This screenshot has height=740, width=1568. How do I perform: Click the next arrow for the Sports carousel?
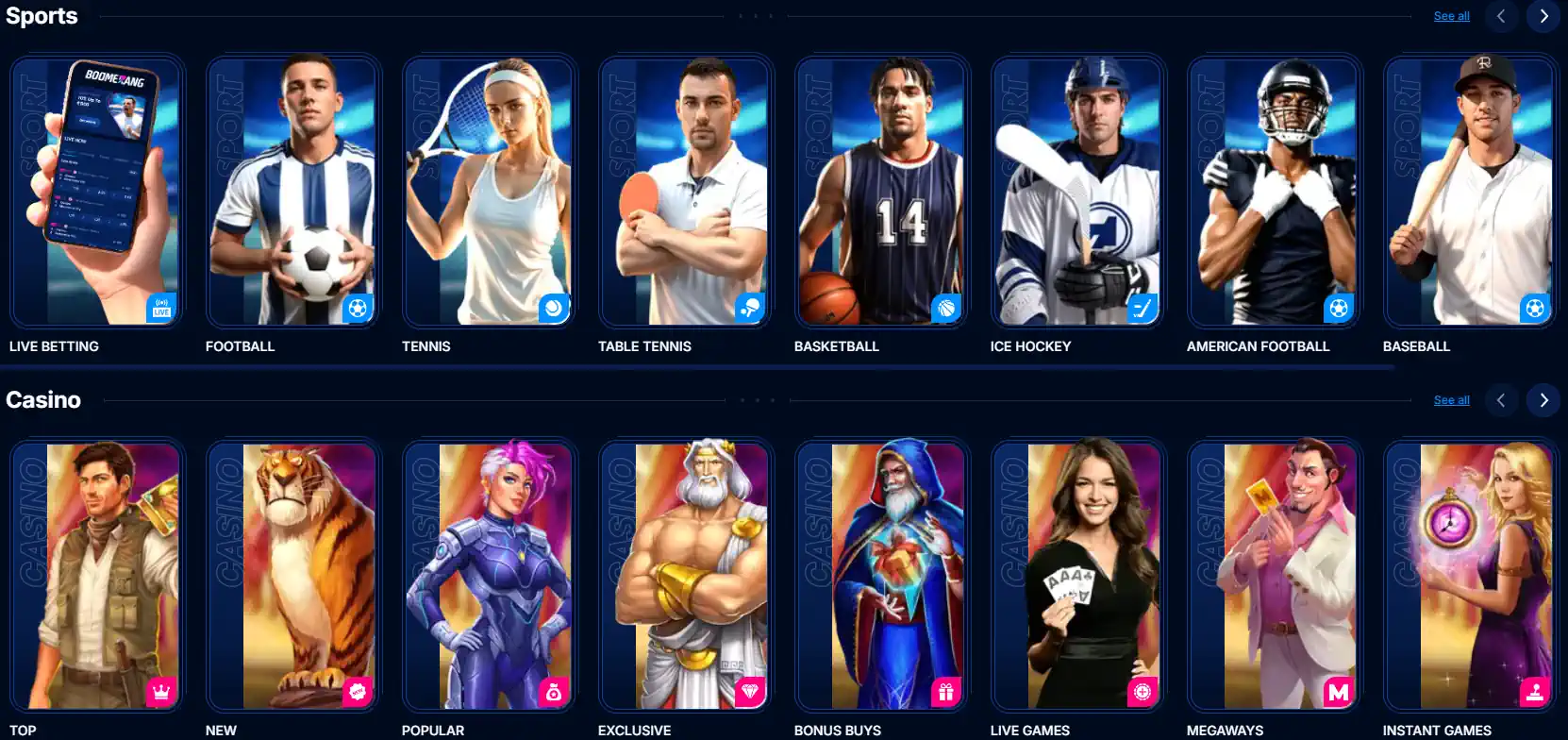point(1543,16)
